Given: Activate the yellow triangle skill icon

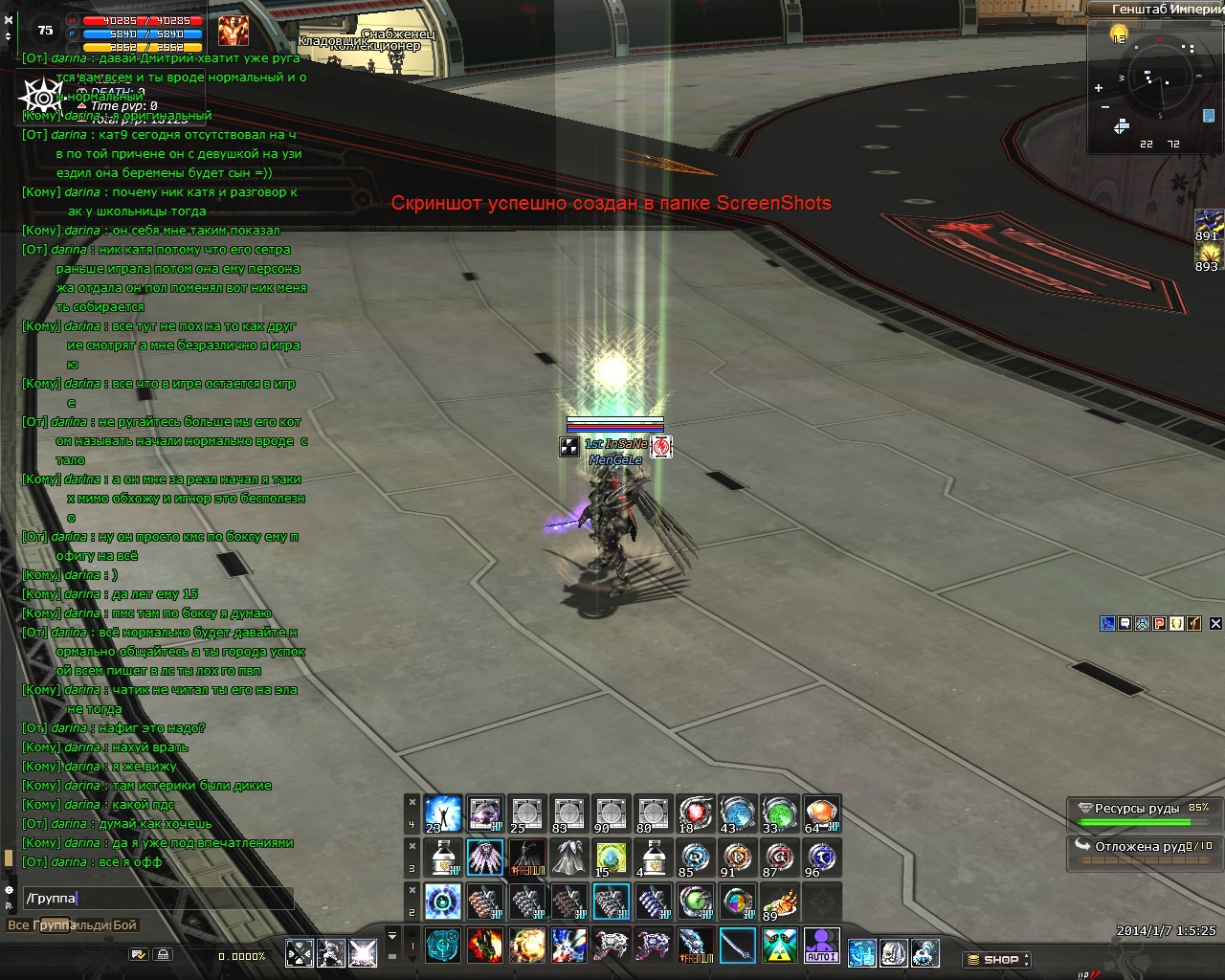Looking at the screenshot, I should pos(779,947).
